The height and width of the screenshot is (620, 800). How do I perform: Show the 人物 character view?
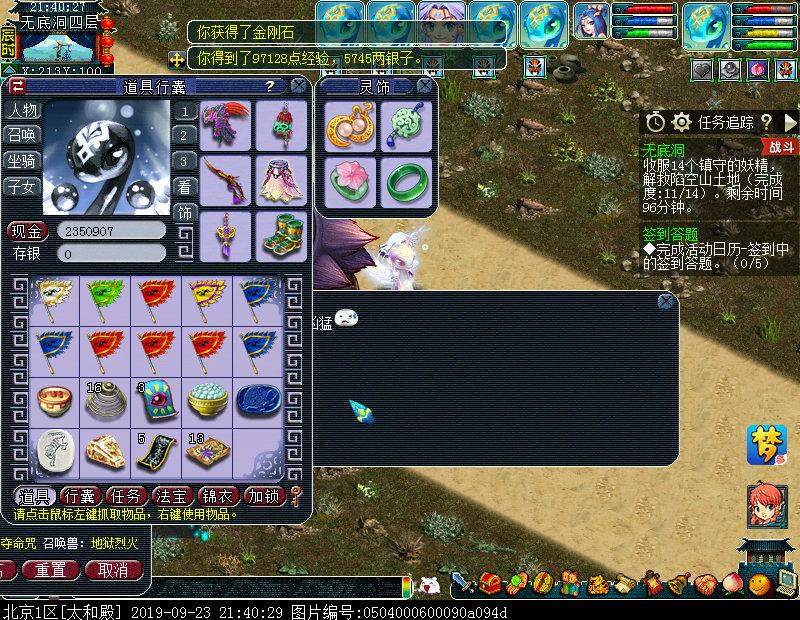pos(21,111)
